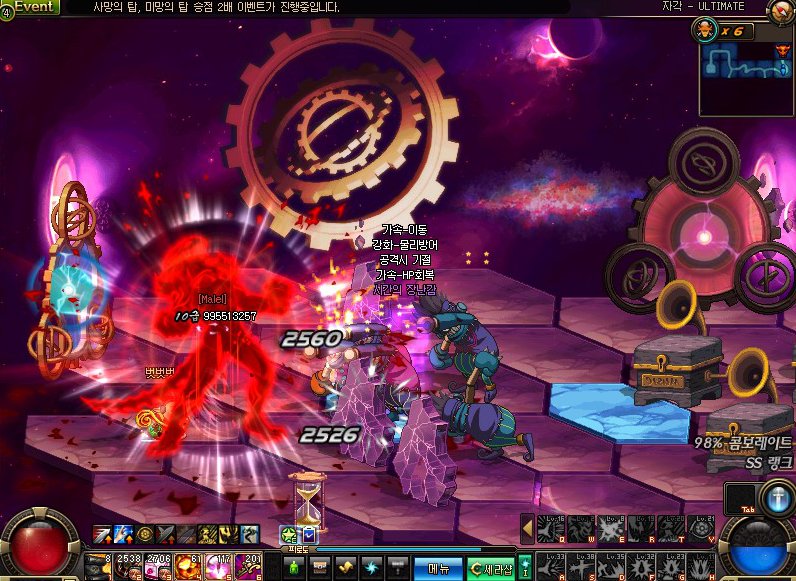
Task: Use the quick slot item with 201 count
Action: 249,566
